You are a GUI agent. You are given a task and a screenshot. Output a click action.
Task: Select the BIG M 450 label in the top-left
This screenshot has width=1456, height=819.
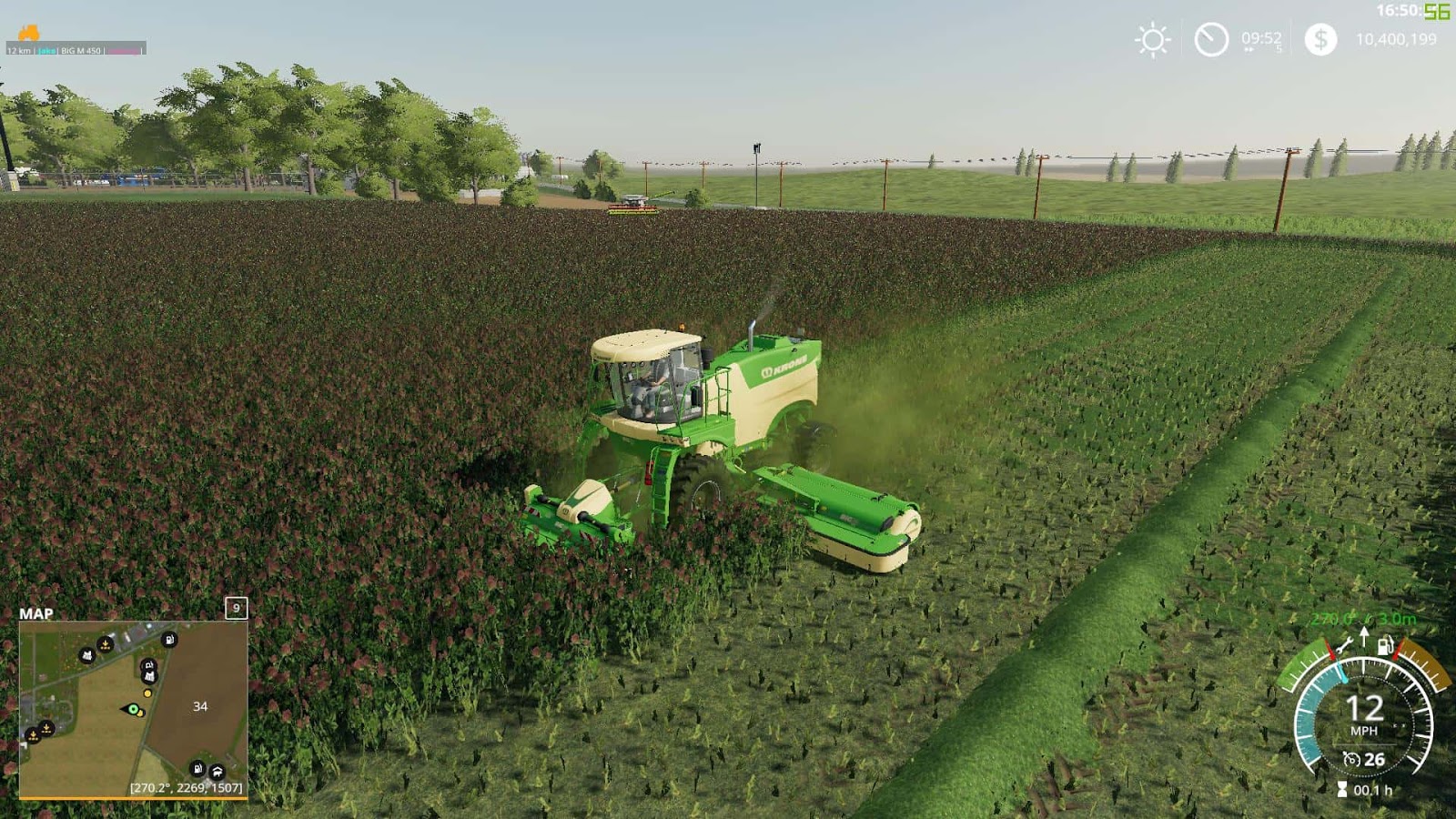[80, 52]
